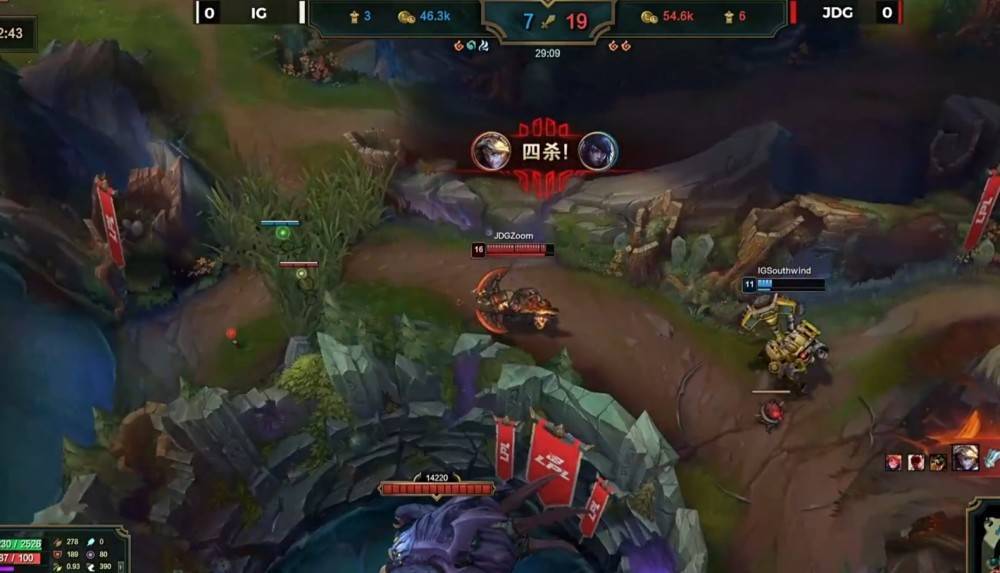Click the victim's portrait in the quadra kill banner
This screenshot has width=1000, height=573.
(598, 151)
